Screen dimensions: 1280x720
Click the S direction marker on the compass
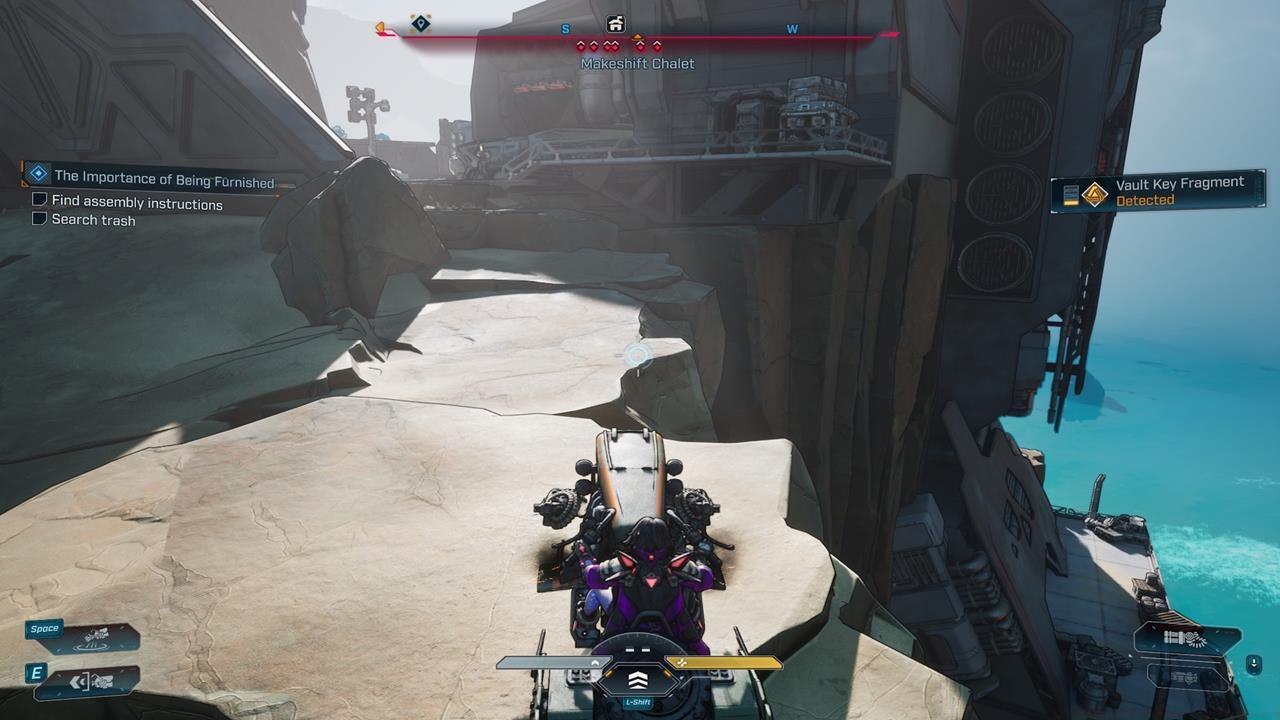565,30
